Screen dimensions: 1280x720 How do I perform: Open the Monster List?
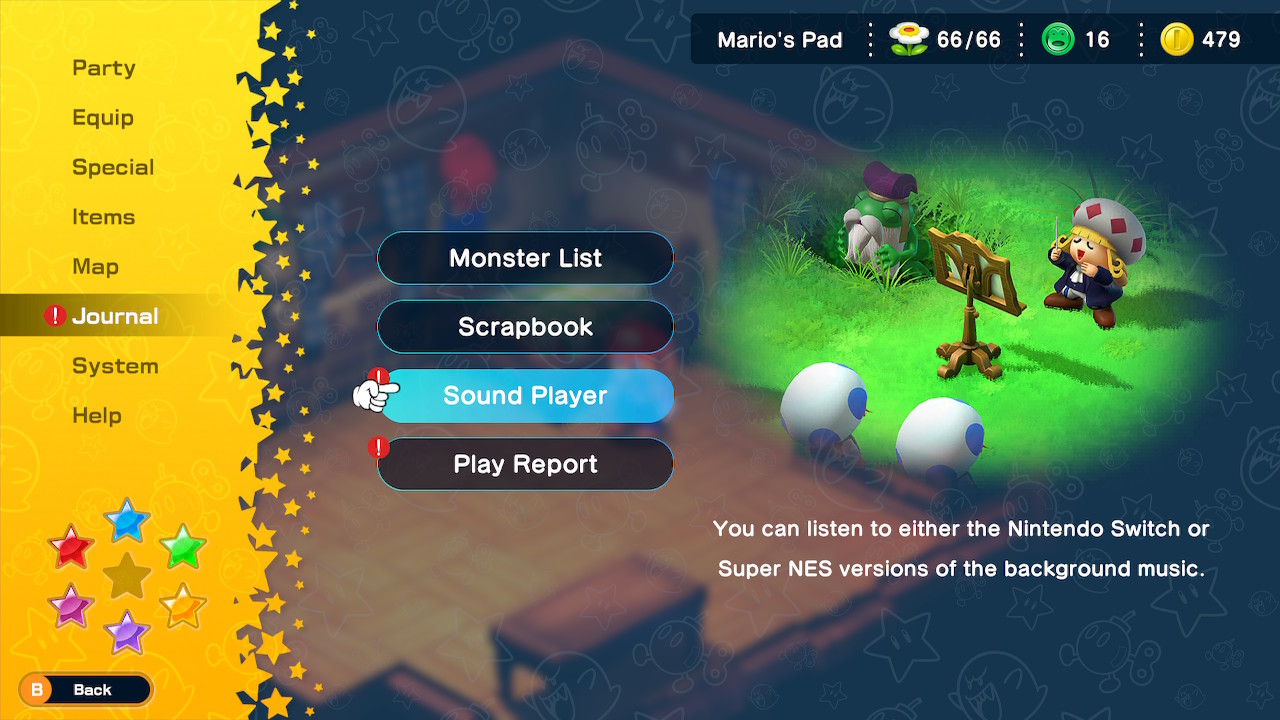525,258
